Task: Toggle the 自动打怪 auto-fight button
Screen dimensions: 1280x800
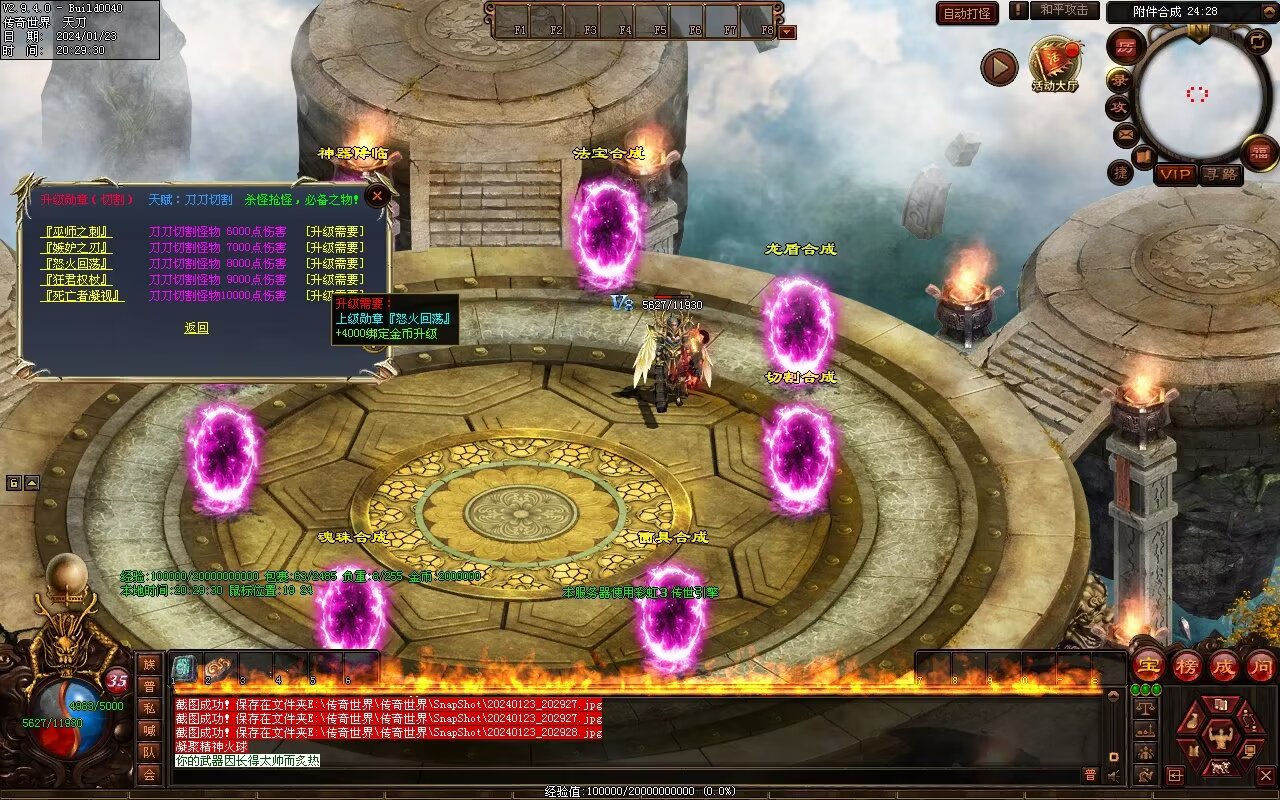Action: [967, 13]
